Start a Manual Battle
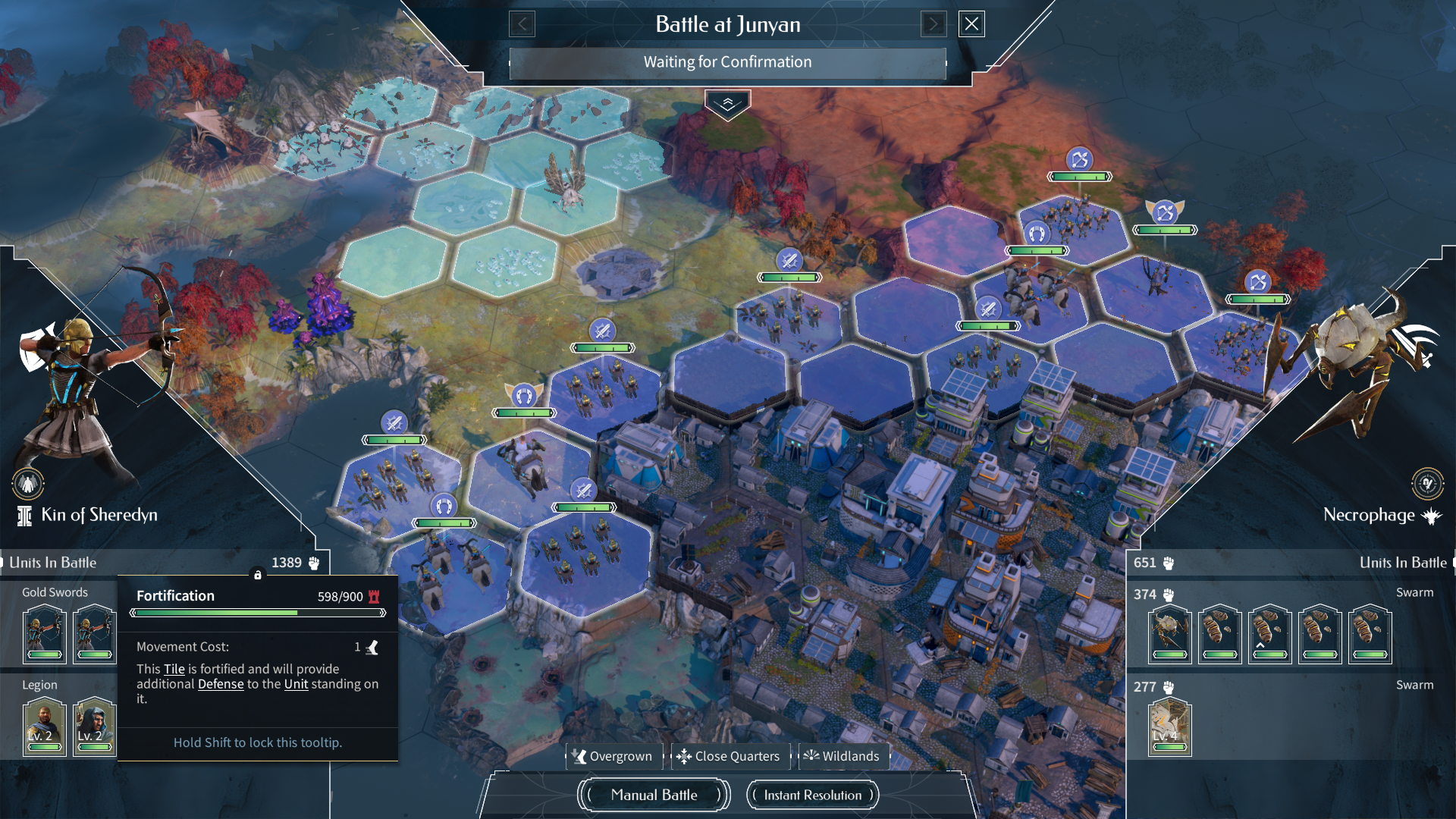The height and width of the screenshot is (819, 1456). (x=654, y=795)
